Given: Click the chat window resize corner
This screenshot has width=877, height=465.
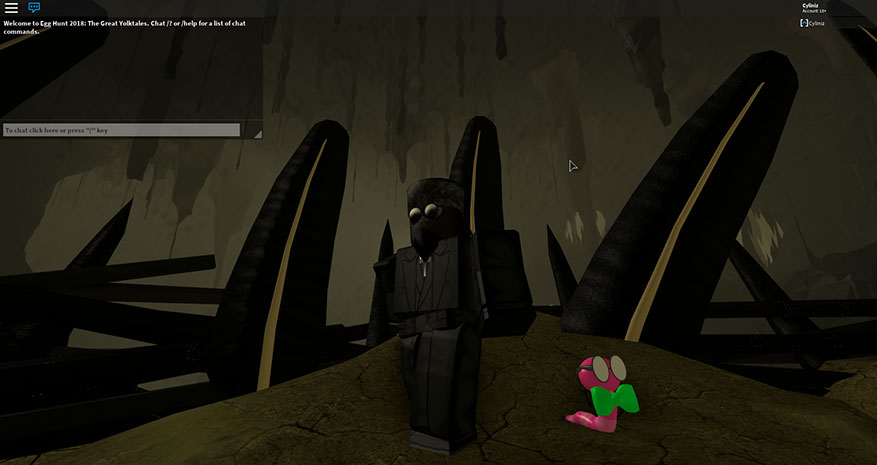Looking at the screenshot, I should 257,133.
